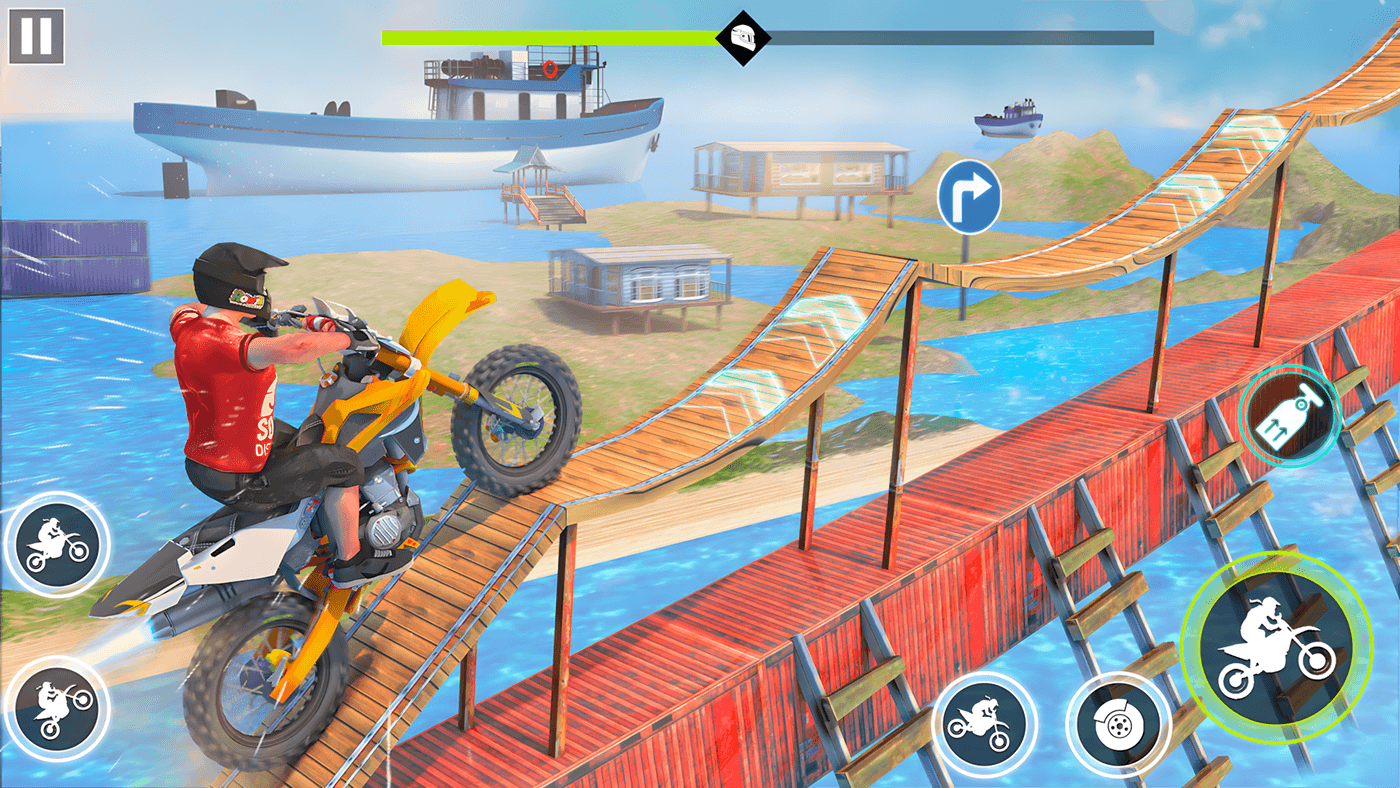
Task: Hit the brake disc button
Action: pos(1118,722)
